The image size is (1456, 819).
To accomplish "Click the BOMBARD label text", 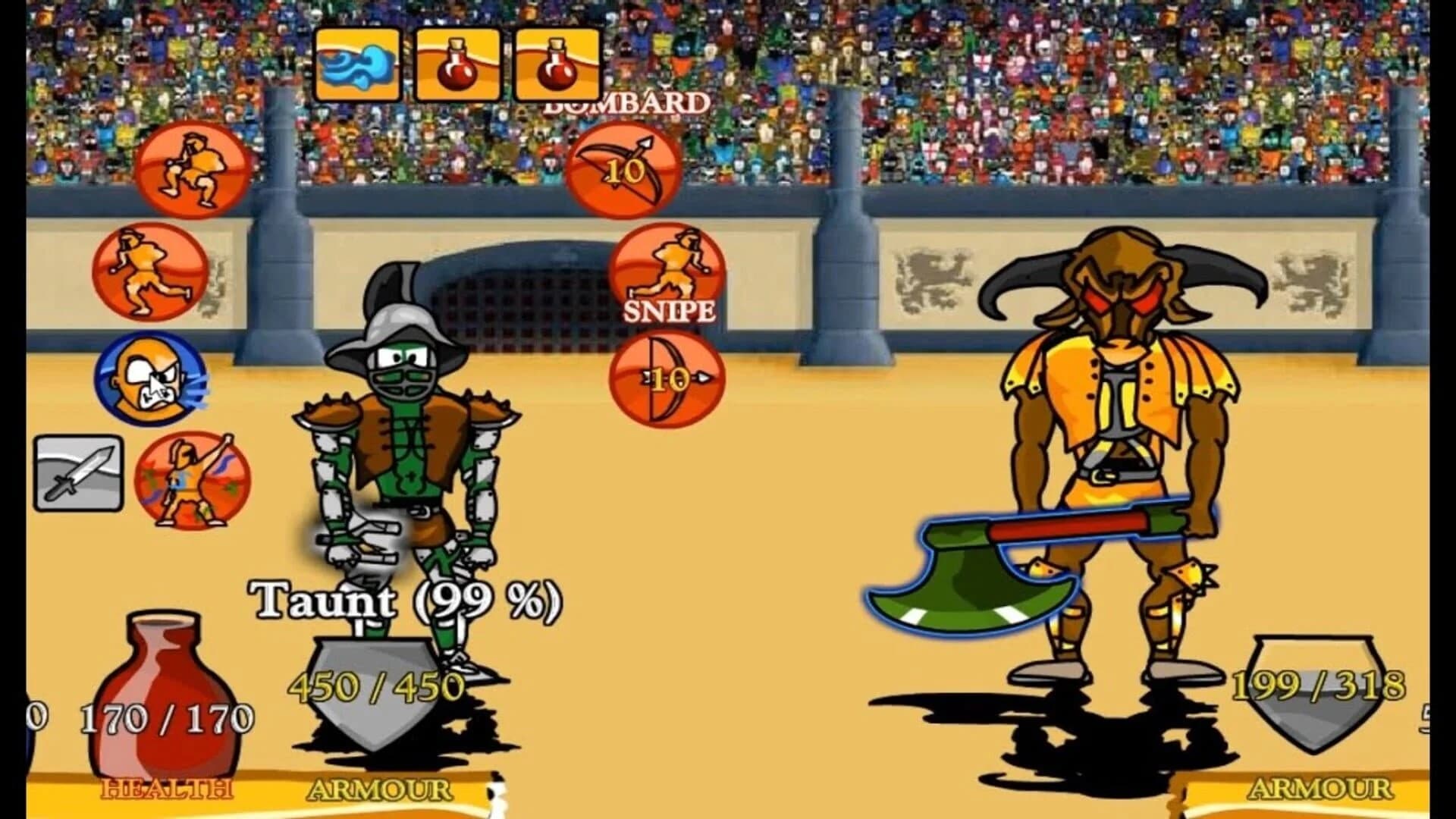I will point(627,103).
